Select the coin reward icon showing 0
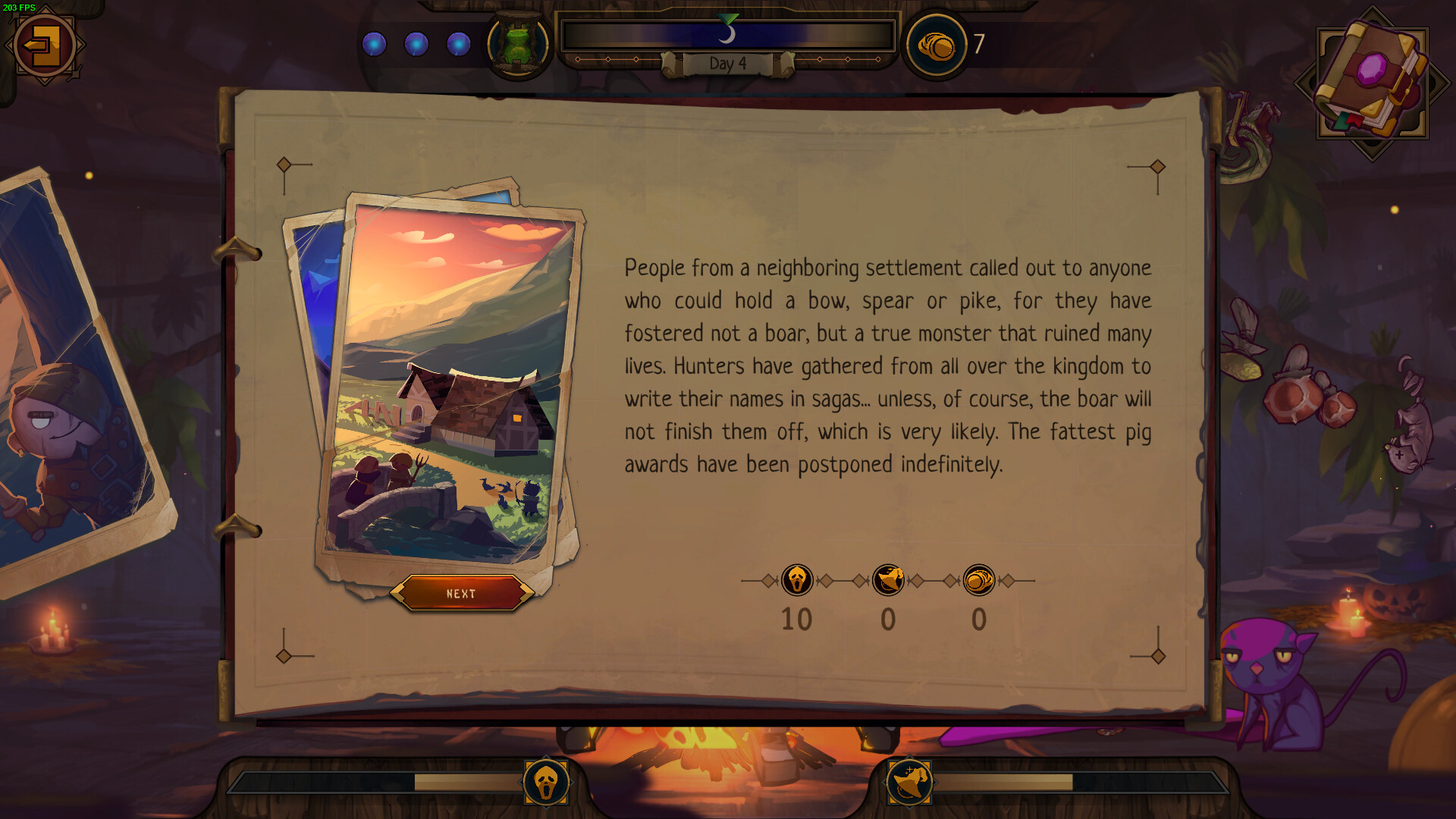 (x=979, y=580)
